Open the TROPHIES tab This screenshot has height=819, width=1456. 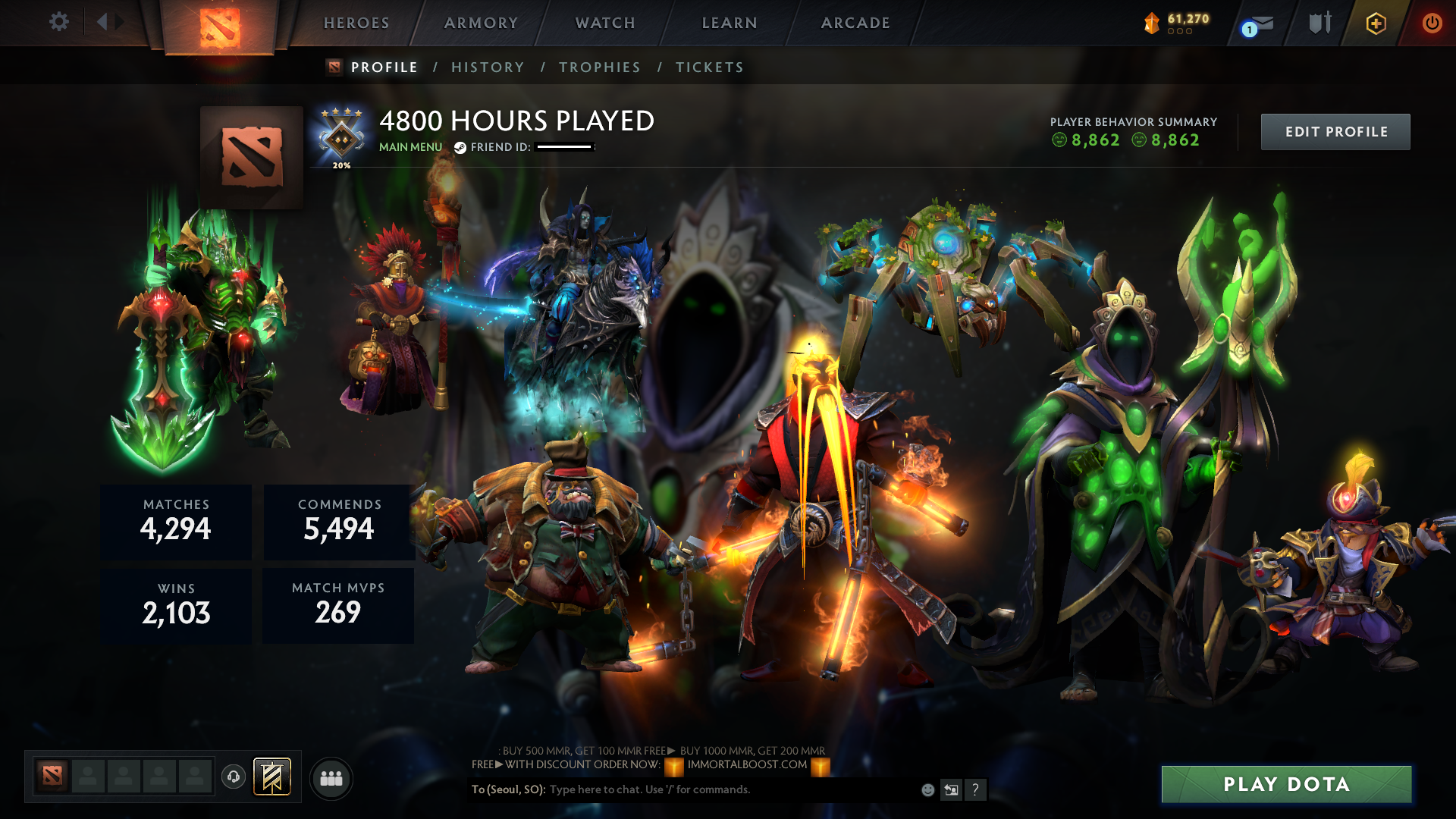tap(599, 67)
